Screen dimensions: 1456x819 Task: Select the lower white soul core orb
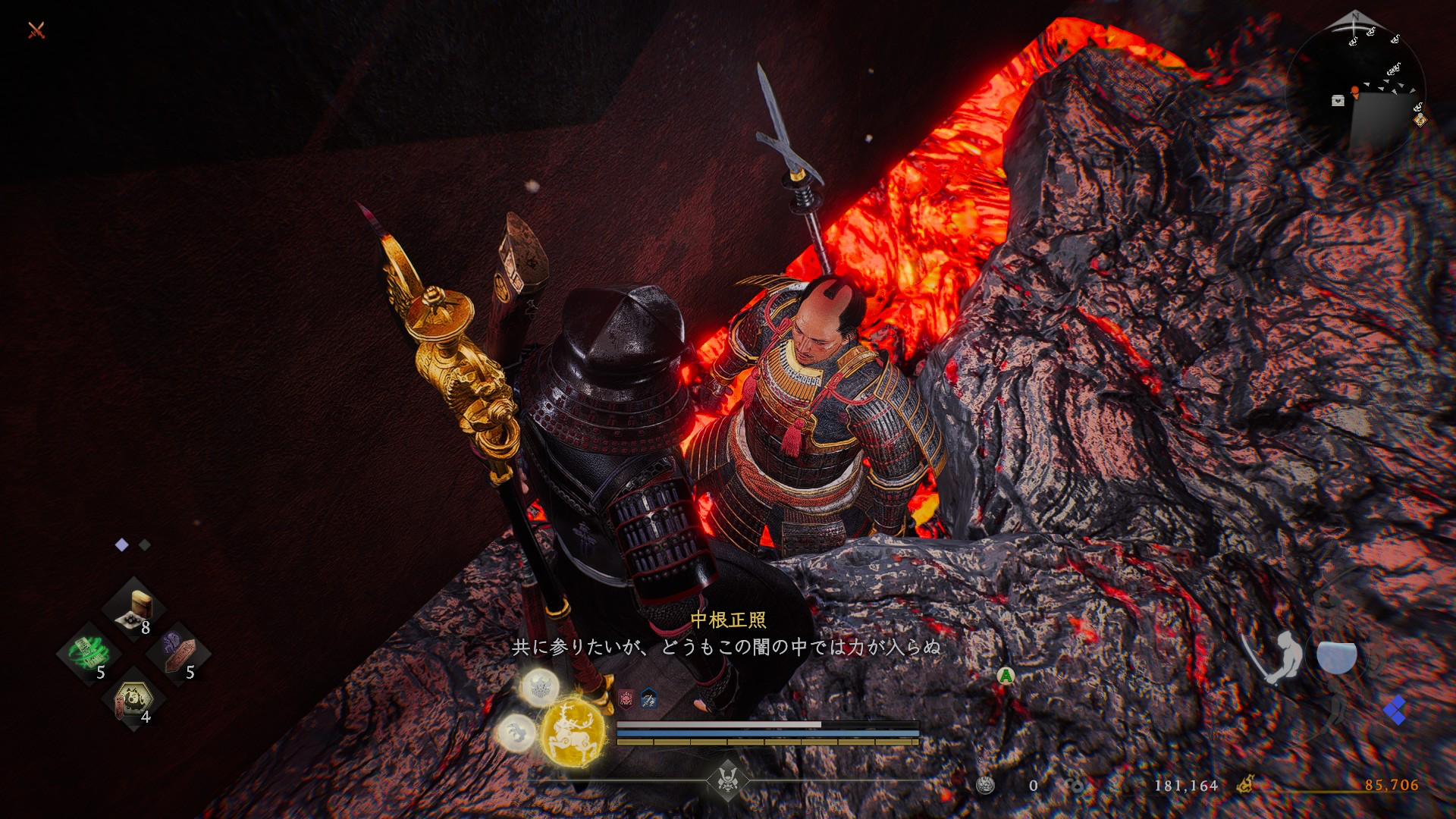click(x=516, y=733)
